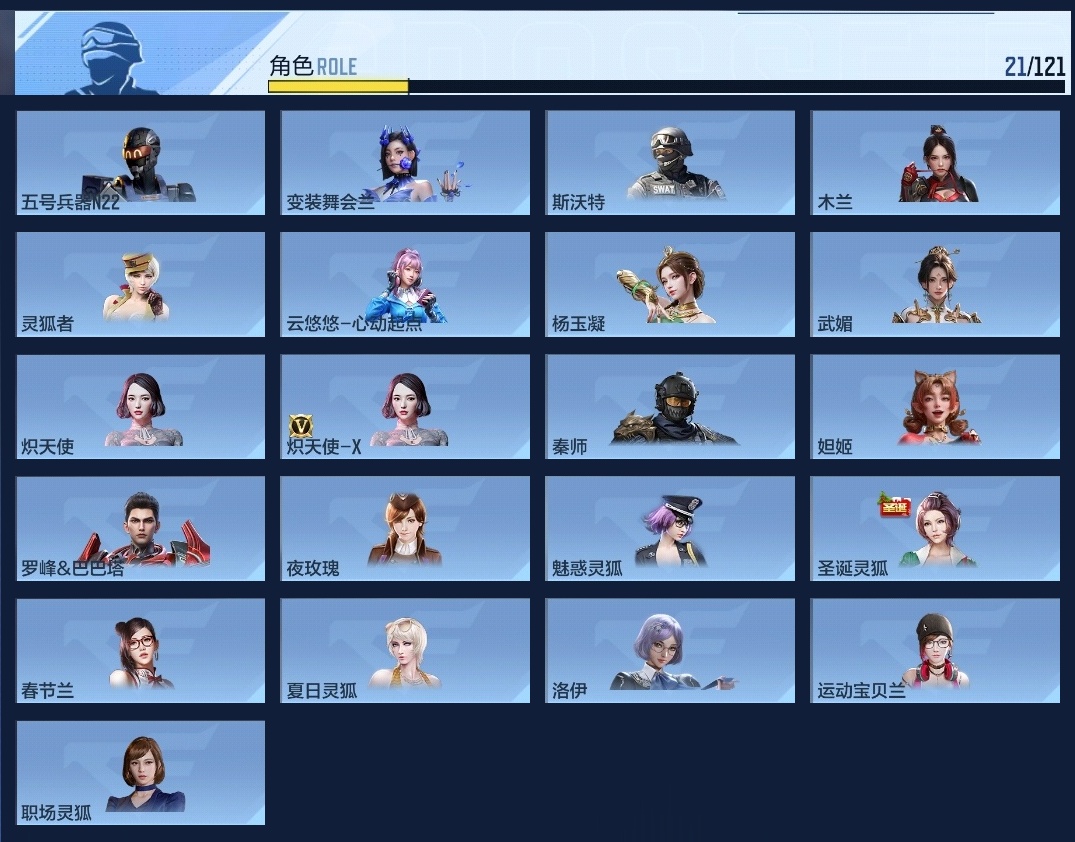Choose the 职场灵狐 character tile
The height and width of the screenshot is (842, 1075).
pos(141,772)
